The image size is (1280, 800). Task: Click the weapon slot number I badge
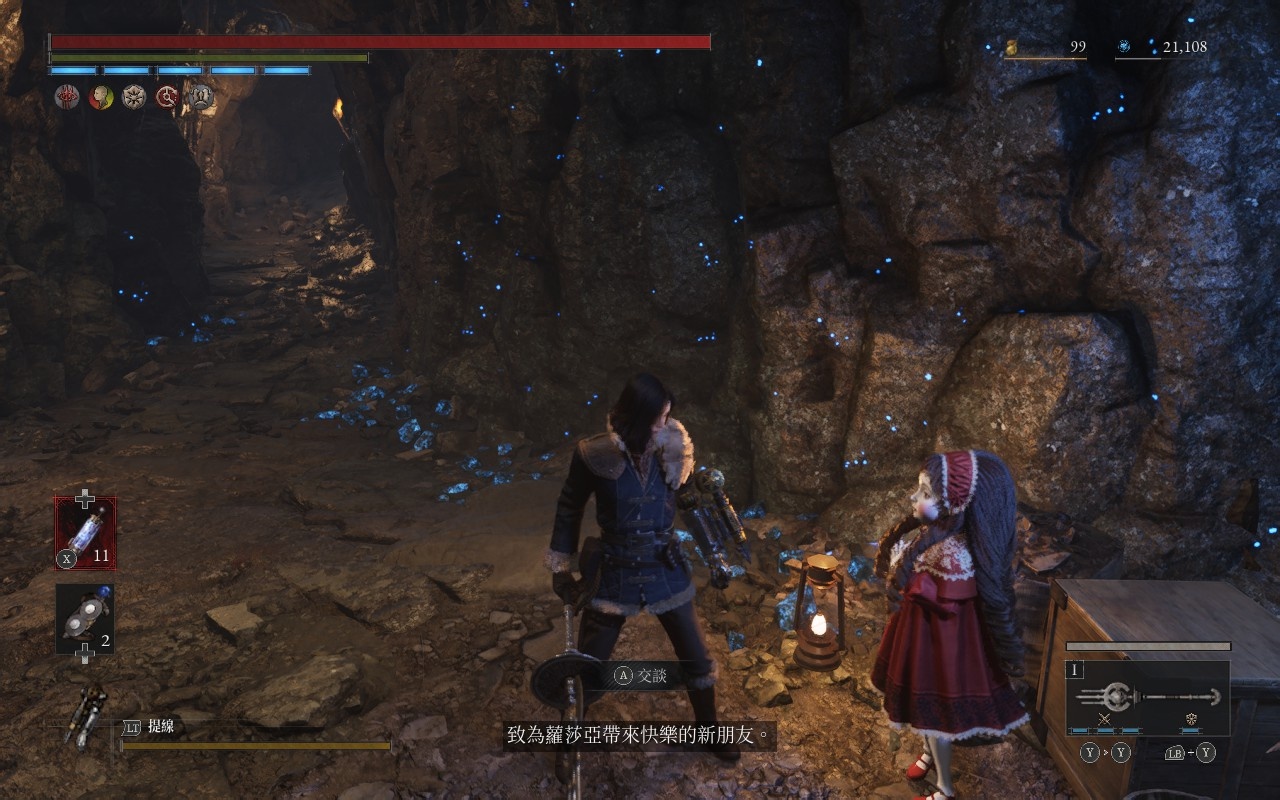(1076, 670)
